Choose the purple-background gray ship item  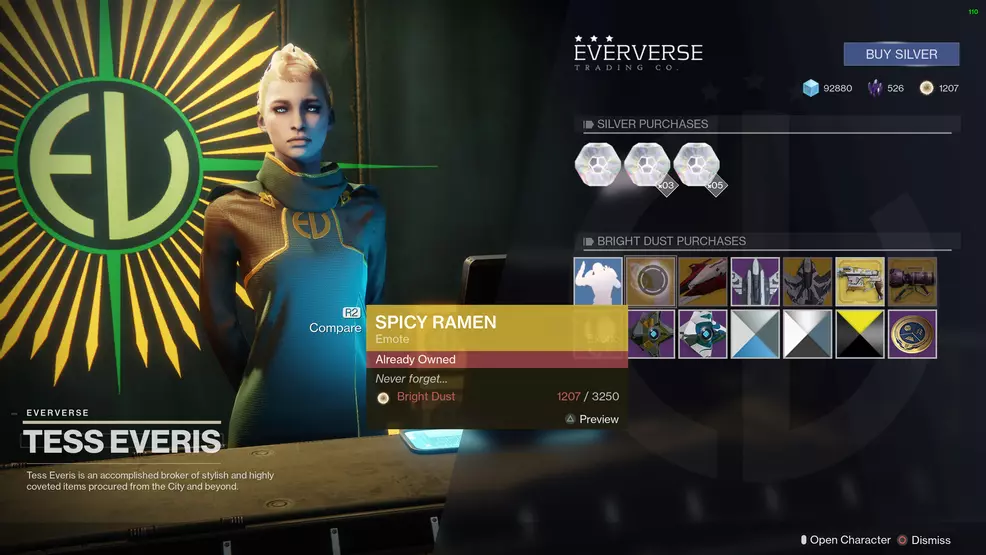pyautogui.click(x=755, y=282)
